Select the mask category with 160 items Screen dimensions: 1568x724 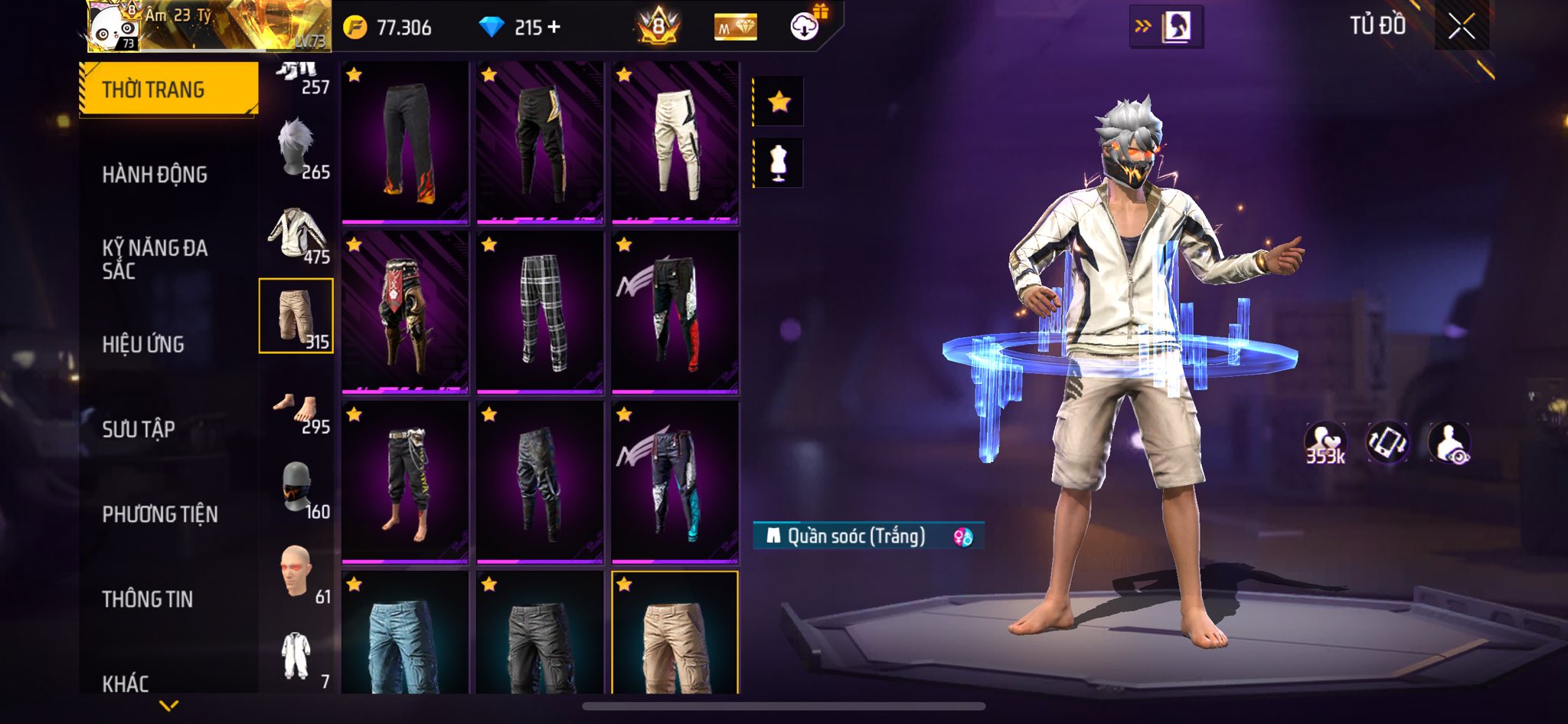click(297, 488)
